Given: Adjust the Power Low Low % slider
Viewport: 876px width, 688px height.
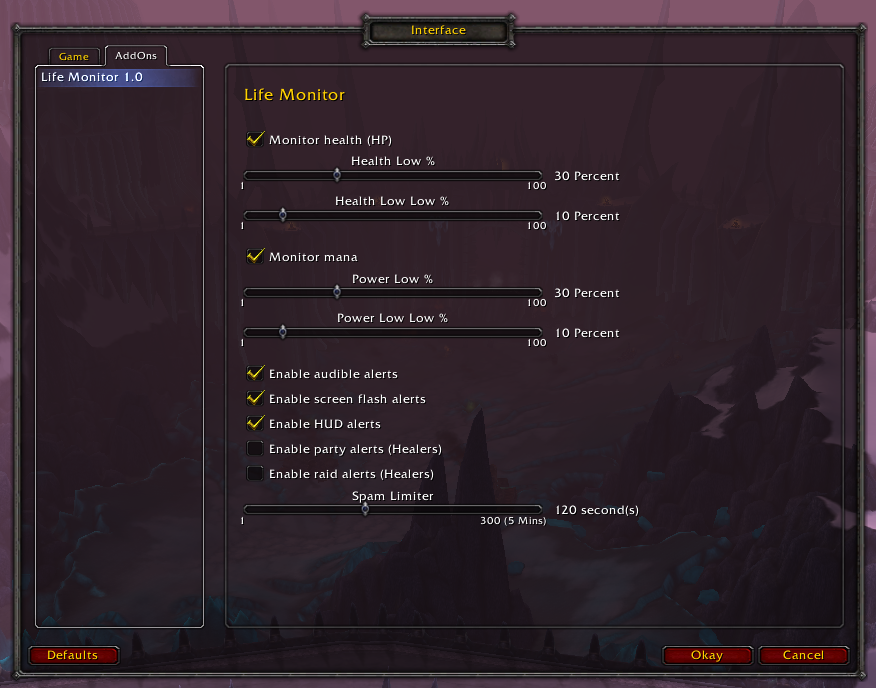Looking at the screenshot, I should pyautogui.click(x=282, y=332).
